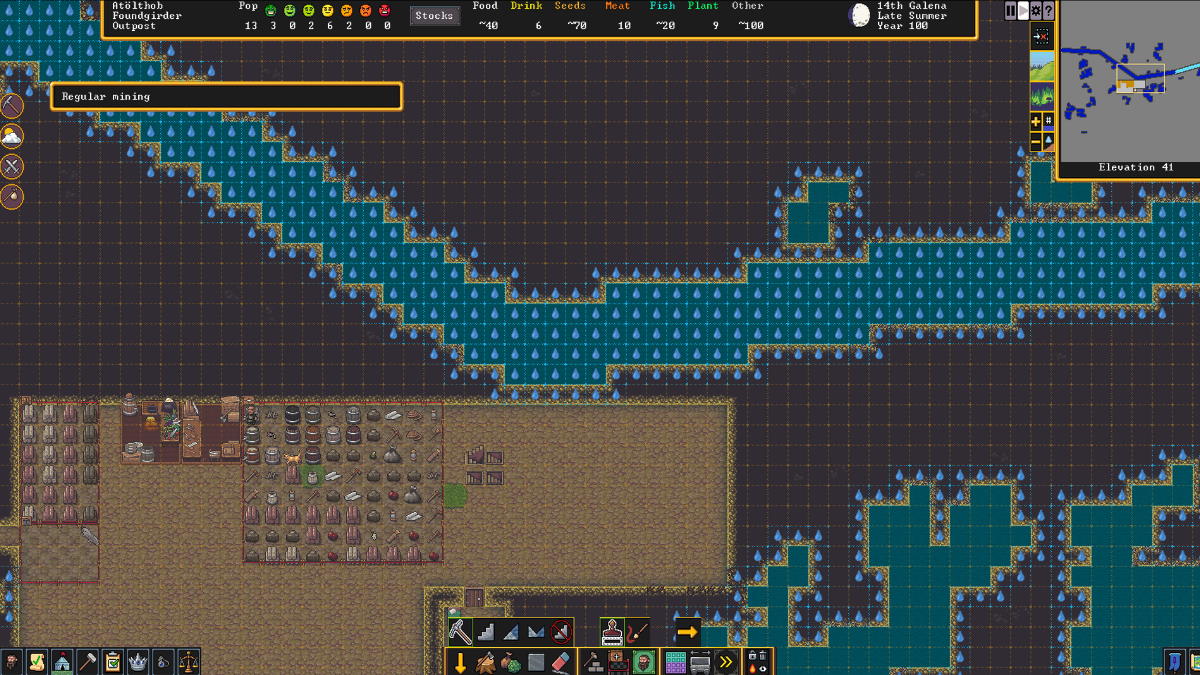Viewport: 1200px width, 675px height.
Task: Open the work orders clipboard icon
Action: click(x=113, y=662)
